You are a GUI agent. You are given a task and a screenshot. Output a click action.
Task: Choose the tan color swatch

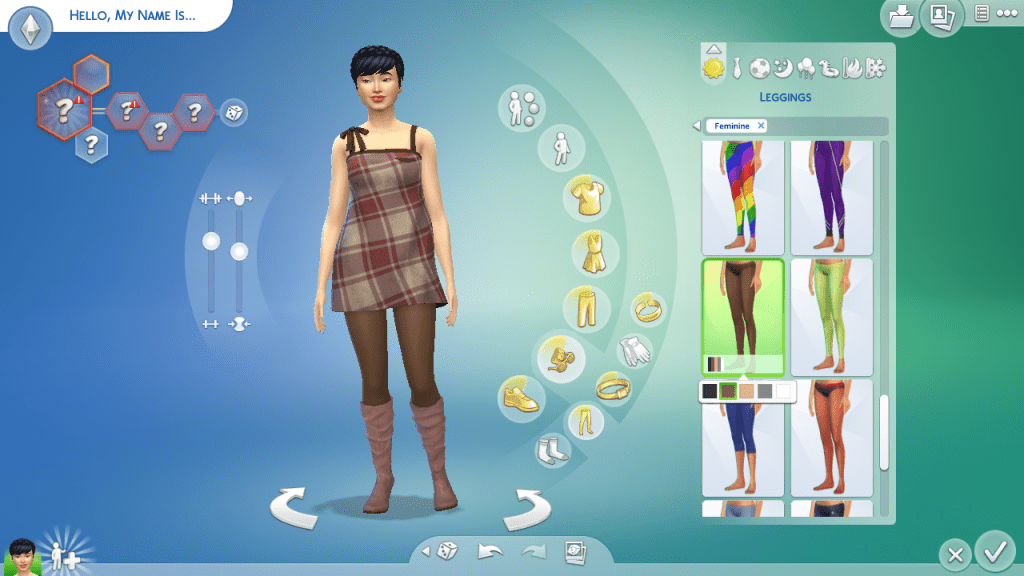[x=747, y=391]
